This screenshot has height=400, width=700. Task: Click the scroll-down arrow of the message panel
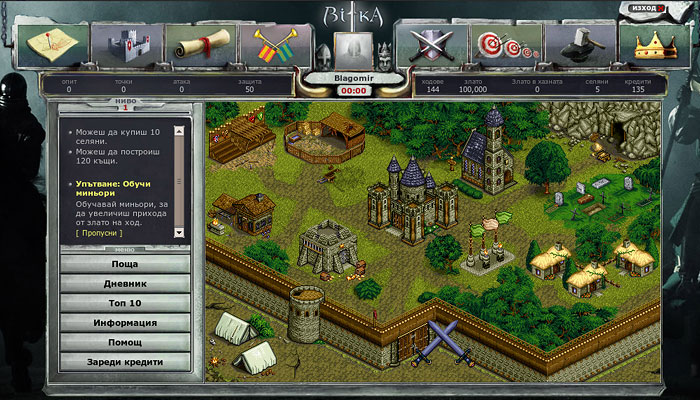tap(180, 232)
